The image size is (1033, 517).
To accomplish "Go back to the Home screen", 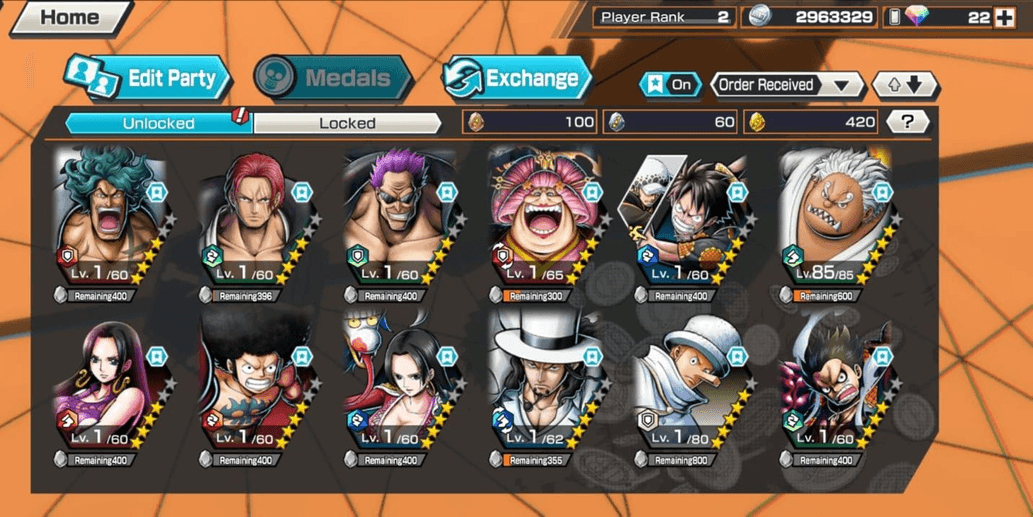I will click(x=68, y=17).
